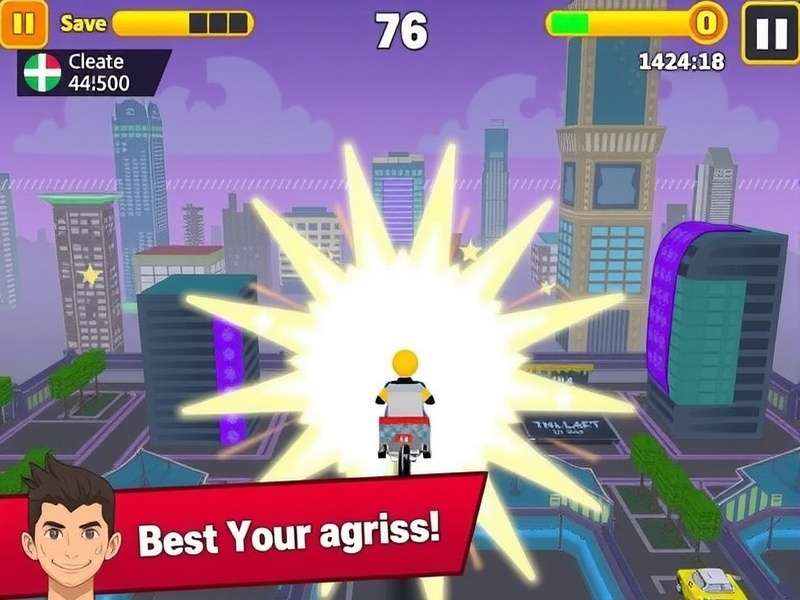
Task: Tap the gold coin counter icon
Action: (707, 22)
